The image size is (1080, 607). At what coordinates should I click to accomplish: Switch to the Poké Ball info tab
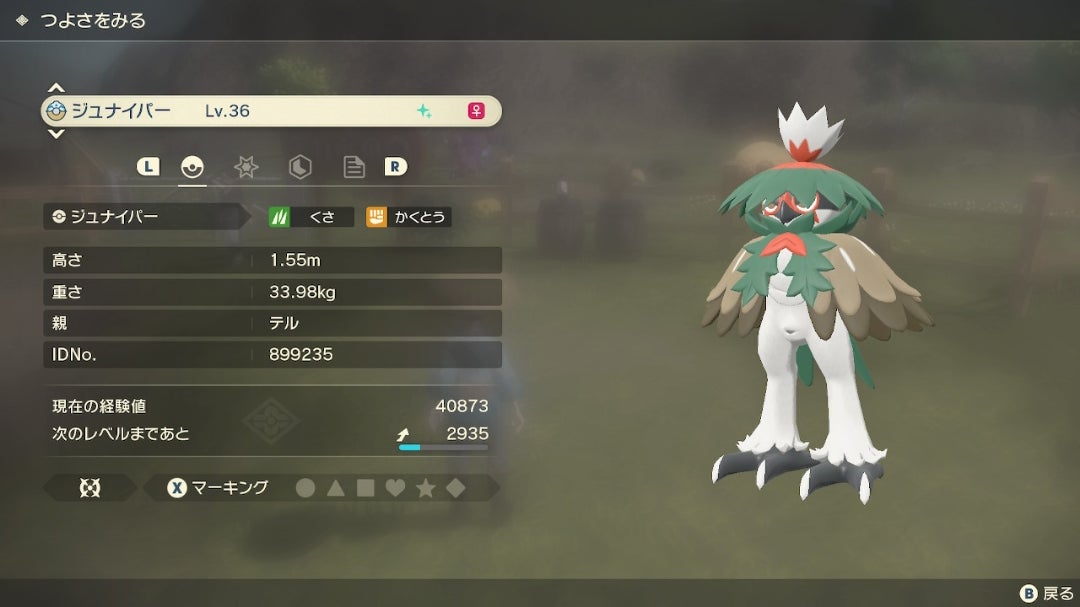pos(192,168)
